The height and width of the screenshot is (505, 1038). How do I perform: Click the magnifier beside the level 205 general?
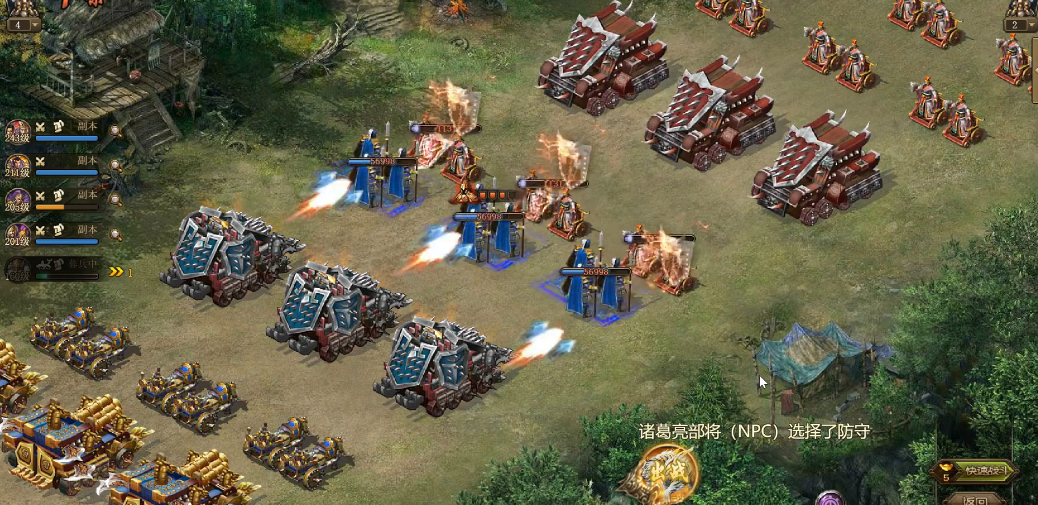pos(116,197)
